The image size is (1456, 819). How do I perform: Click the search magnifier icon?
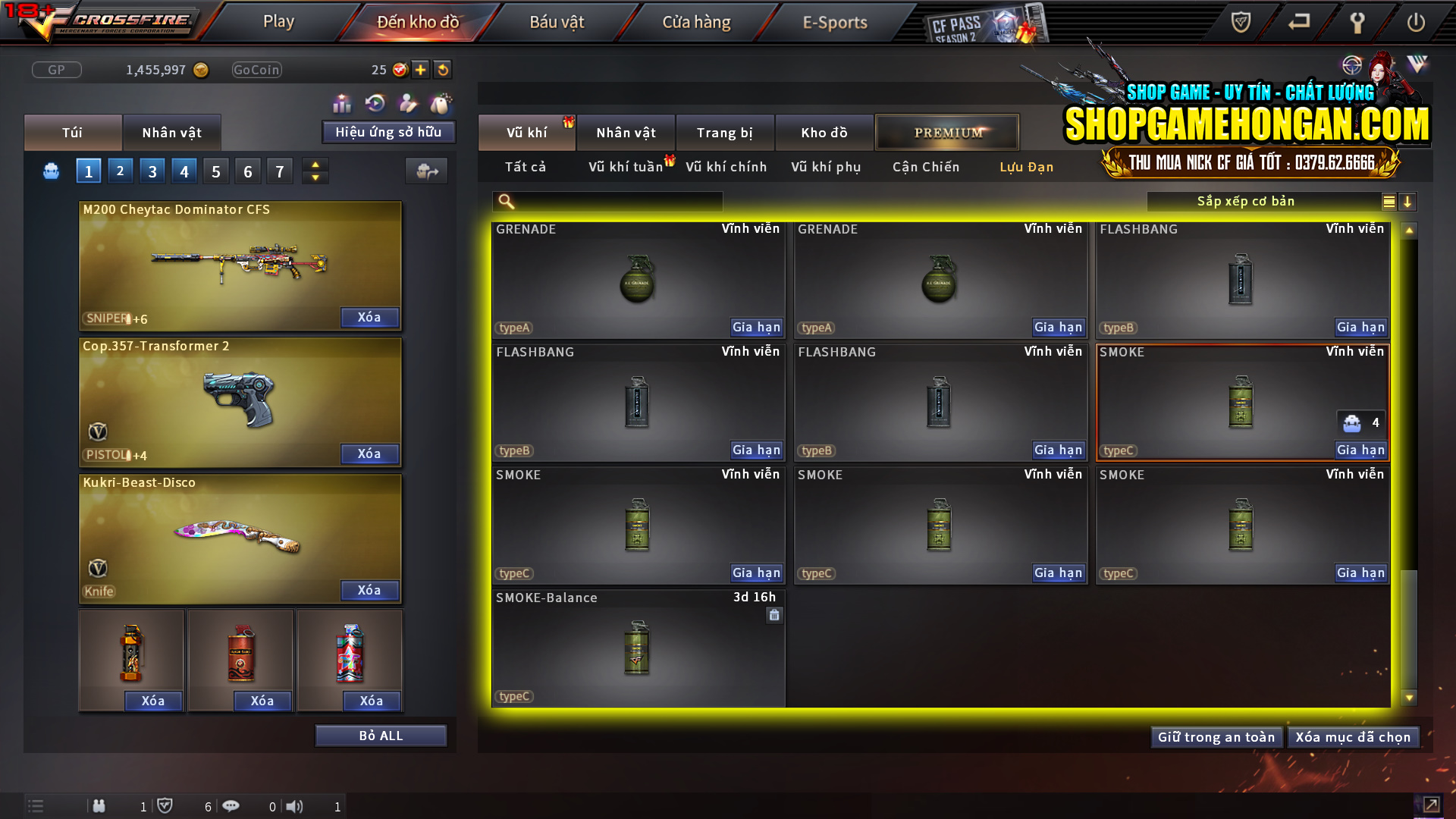coord(505,202)
